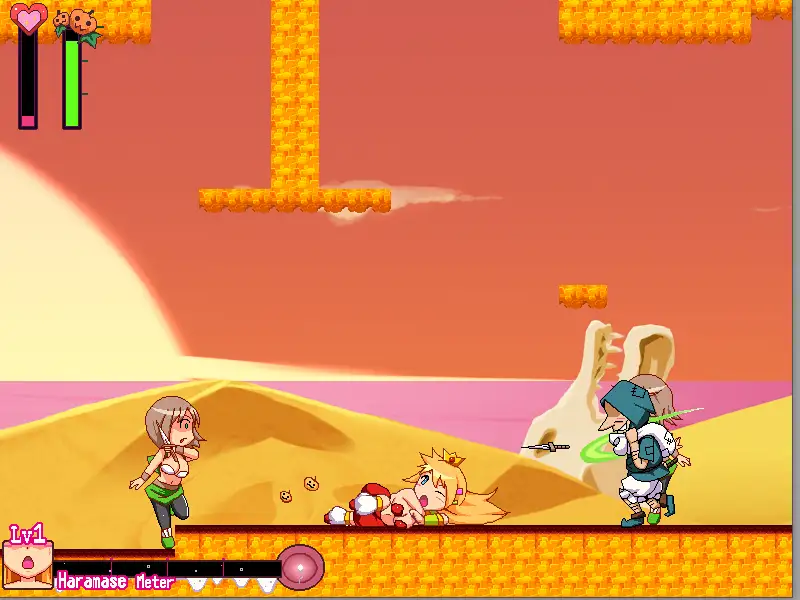This screenshot has width=800, height=600.
Task: Click the pumpkin icon atop the green bar
Action: (x=74, y=20)
